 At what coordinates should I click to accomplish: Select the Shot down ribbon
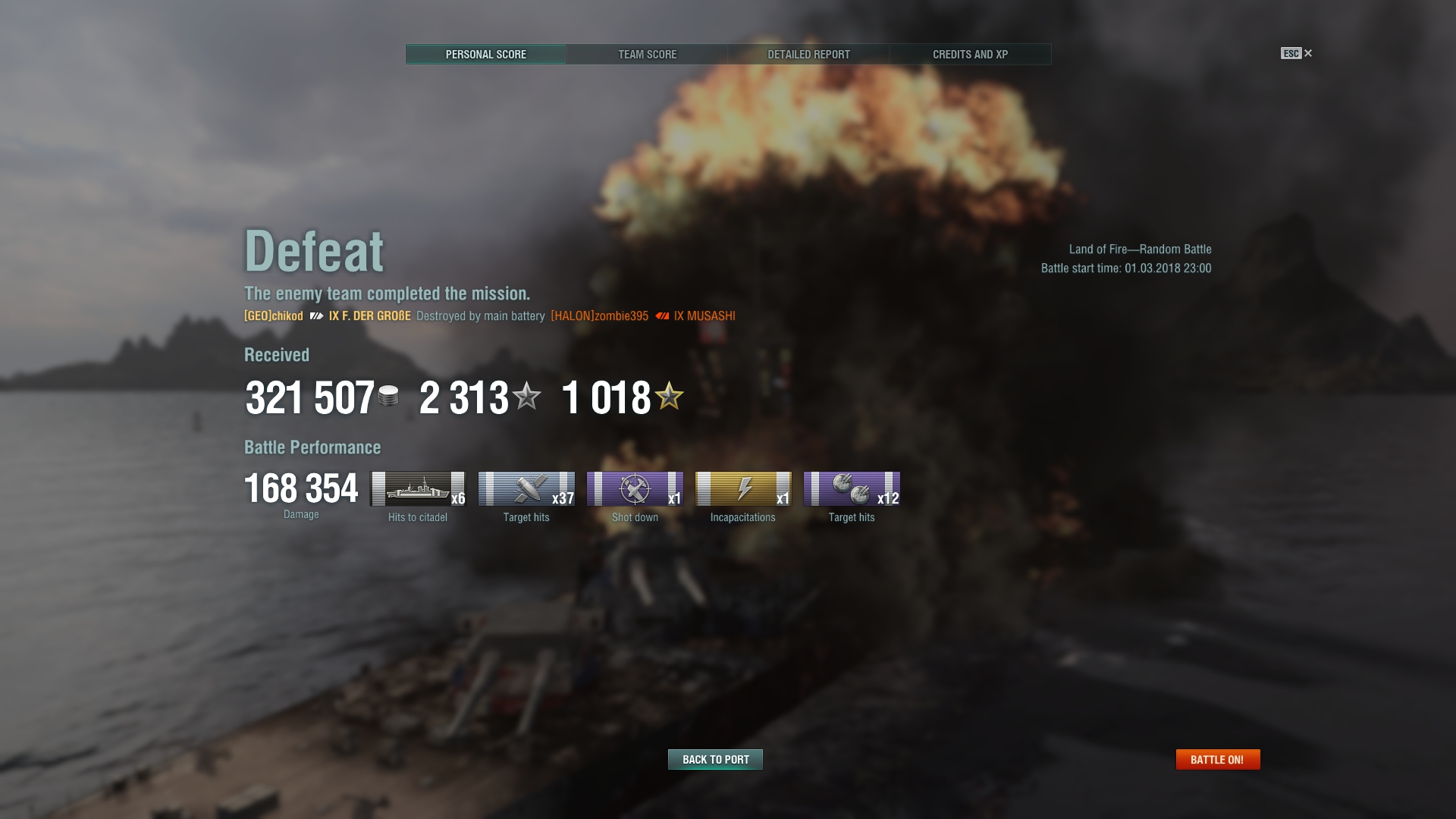click(x=635, y=489)
